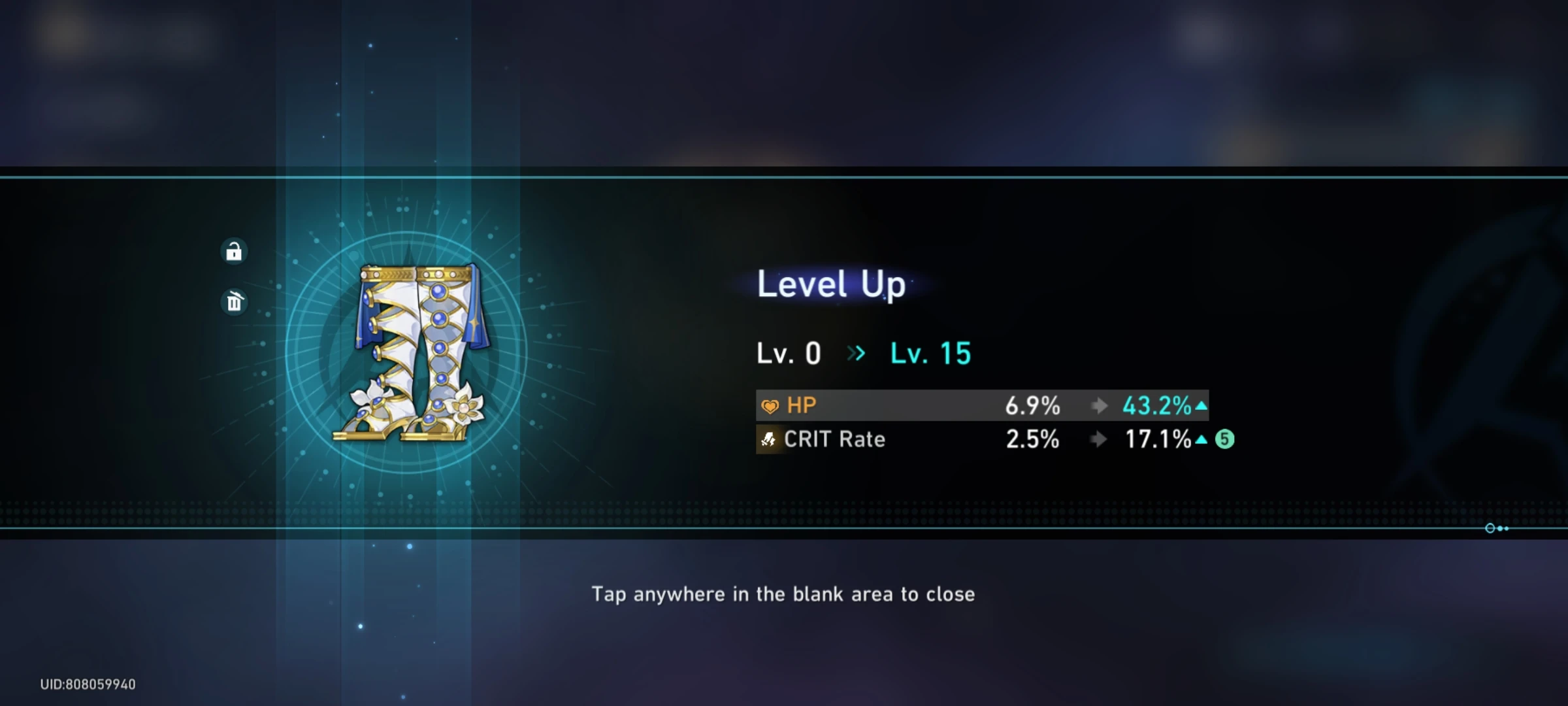The image size is (1568, 706).
Task: Click the arrow between HP values
Action: point(1099,405)
